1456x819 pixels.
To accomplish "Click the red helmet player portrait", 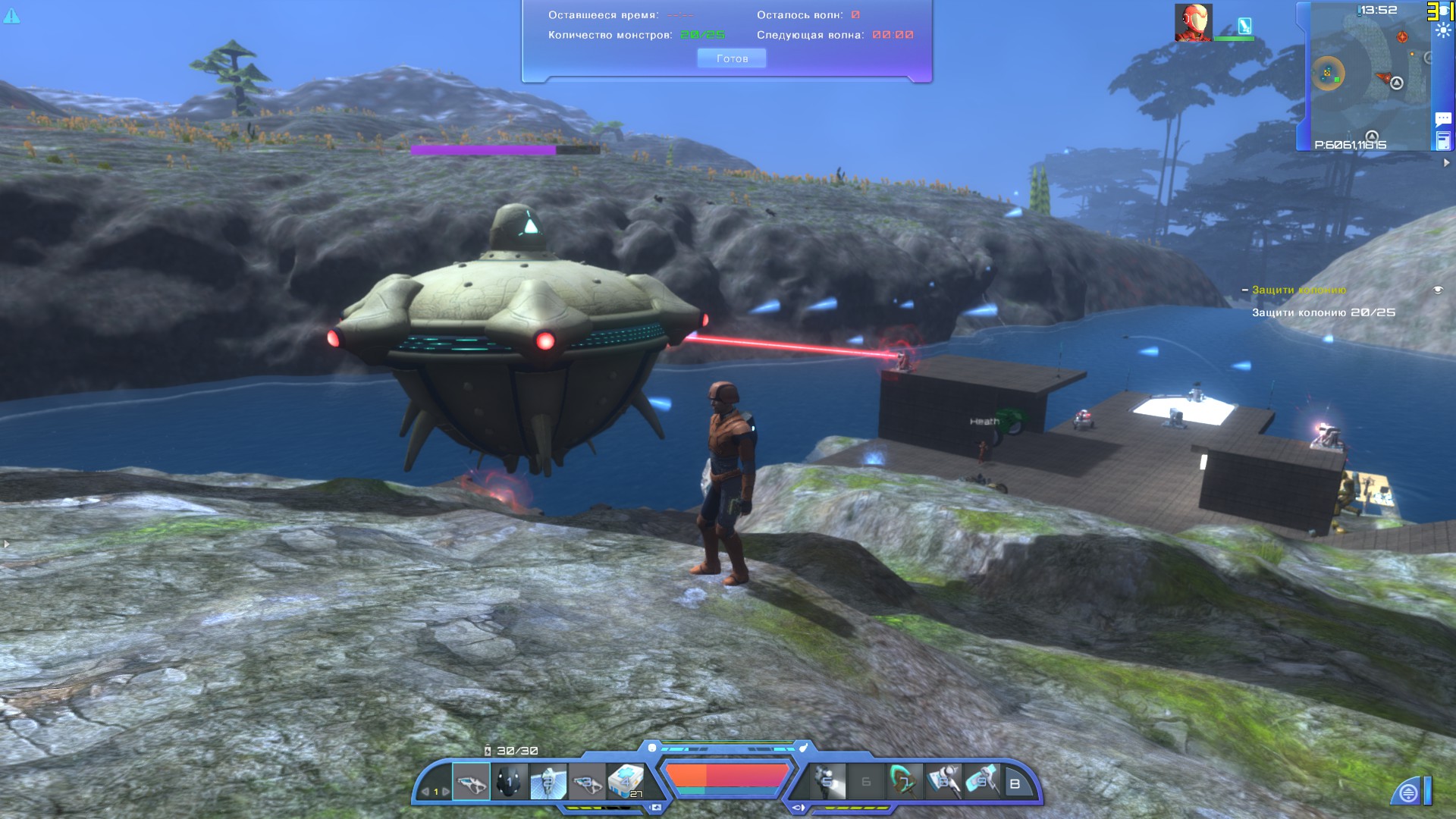I will [x=1193, y=22].
